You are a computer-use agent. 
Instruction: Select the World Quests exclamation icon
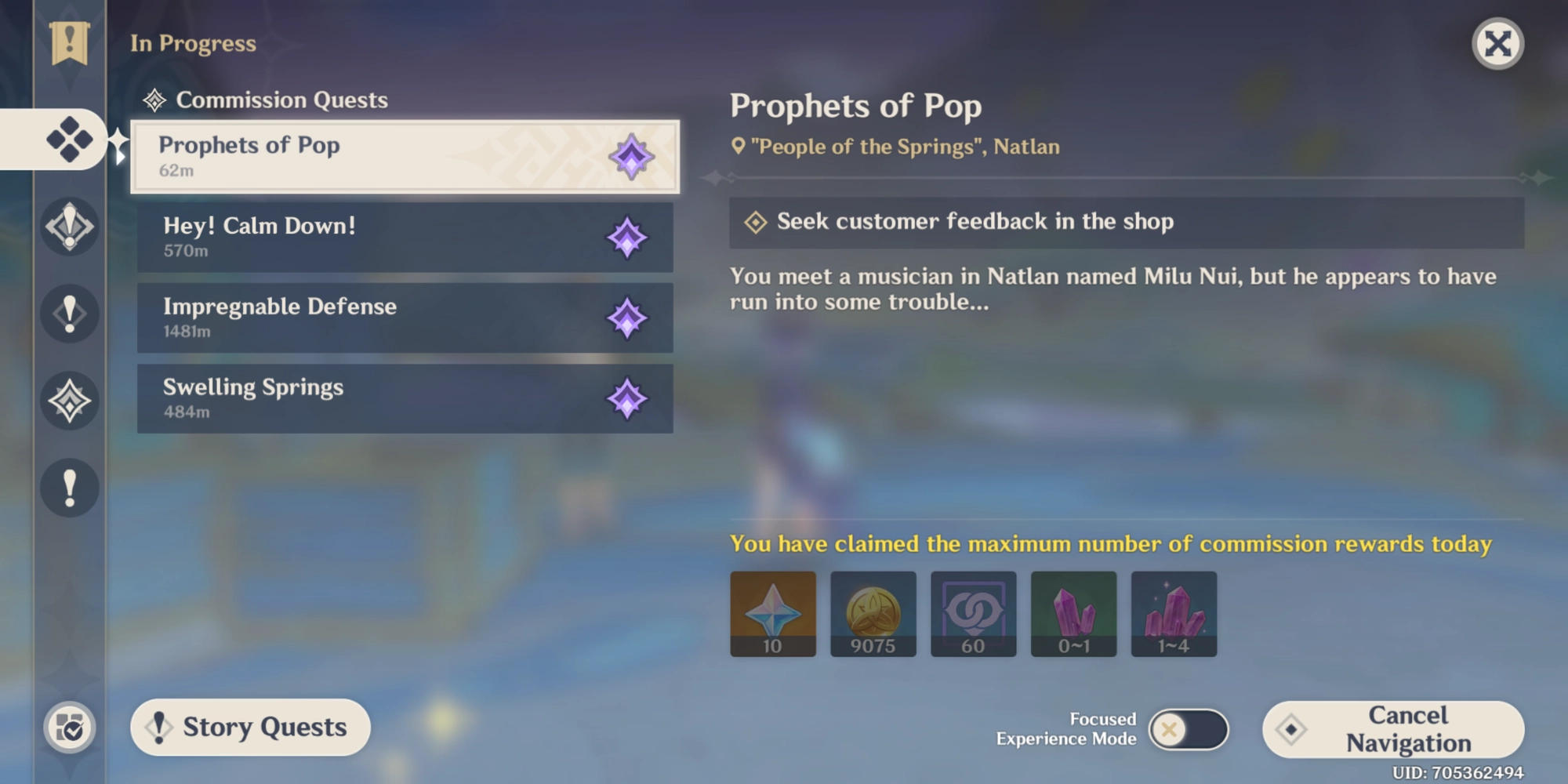click(69, 314)
